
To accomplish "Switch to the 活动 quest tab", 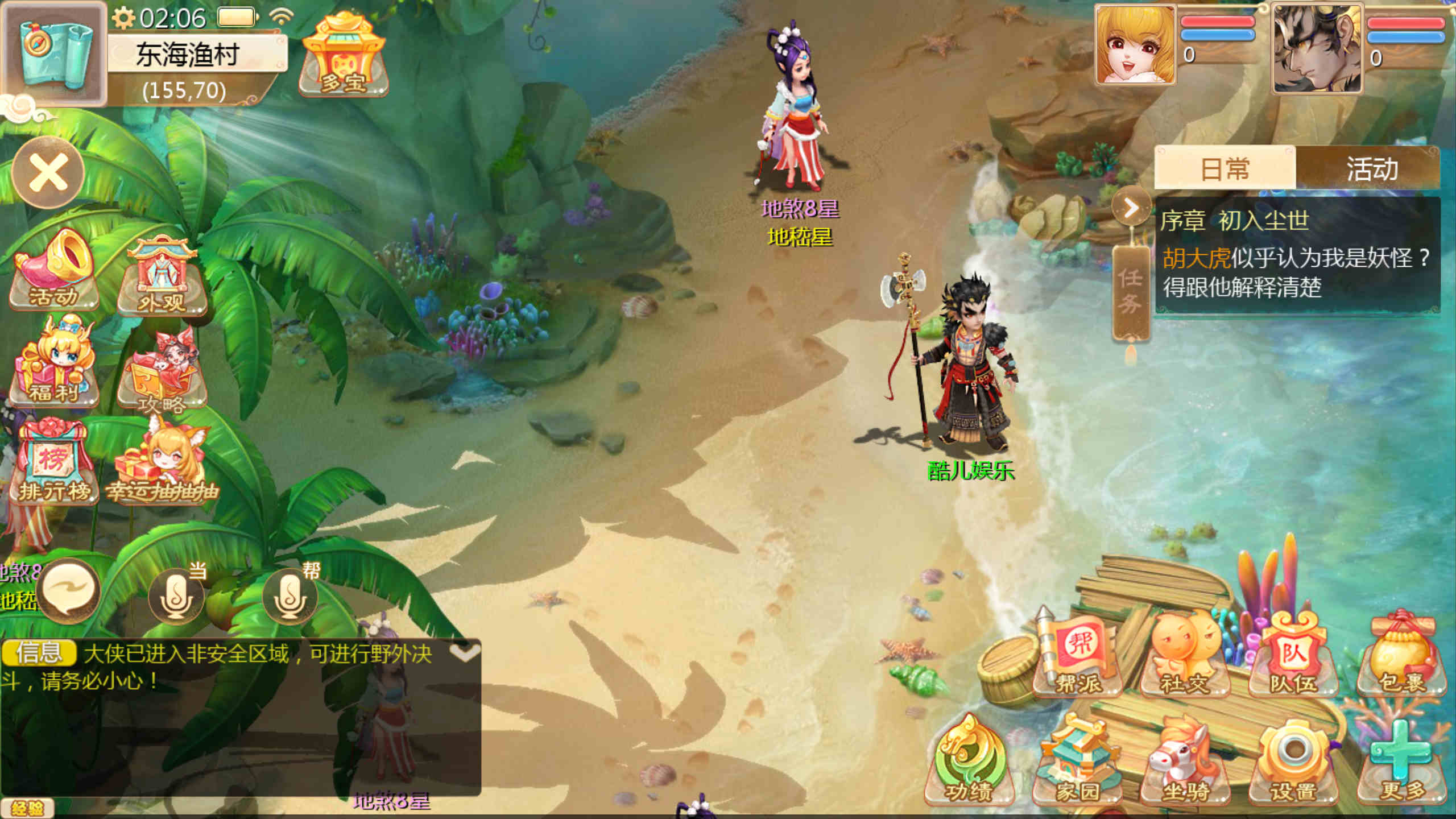I will tap(1371, 169).
